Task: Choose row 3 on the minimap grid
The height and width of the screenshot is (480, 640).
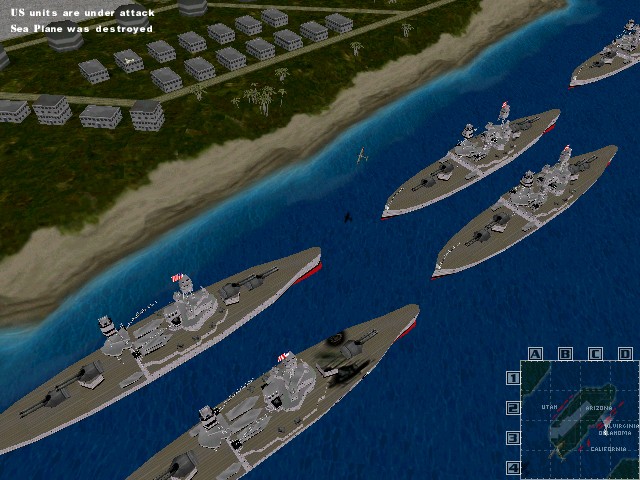Action: tap(513, 438)
